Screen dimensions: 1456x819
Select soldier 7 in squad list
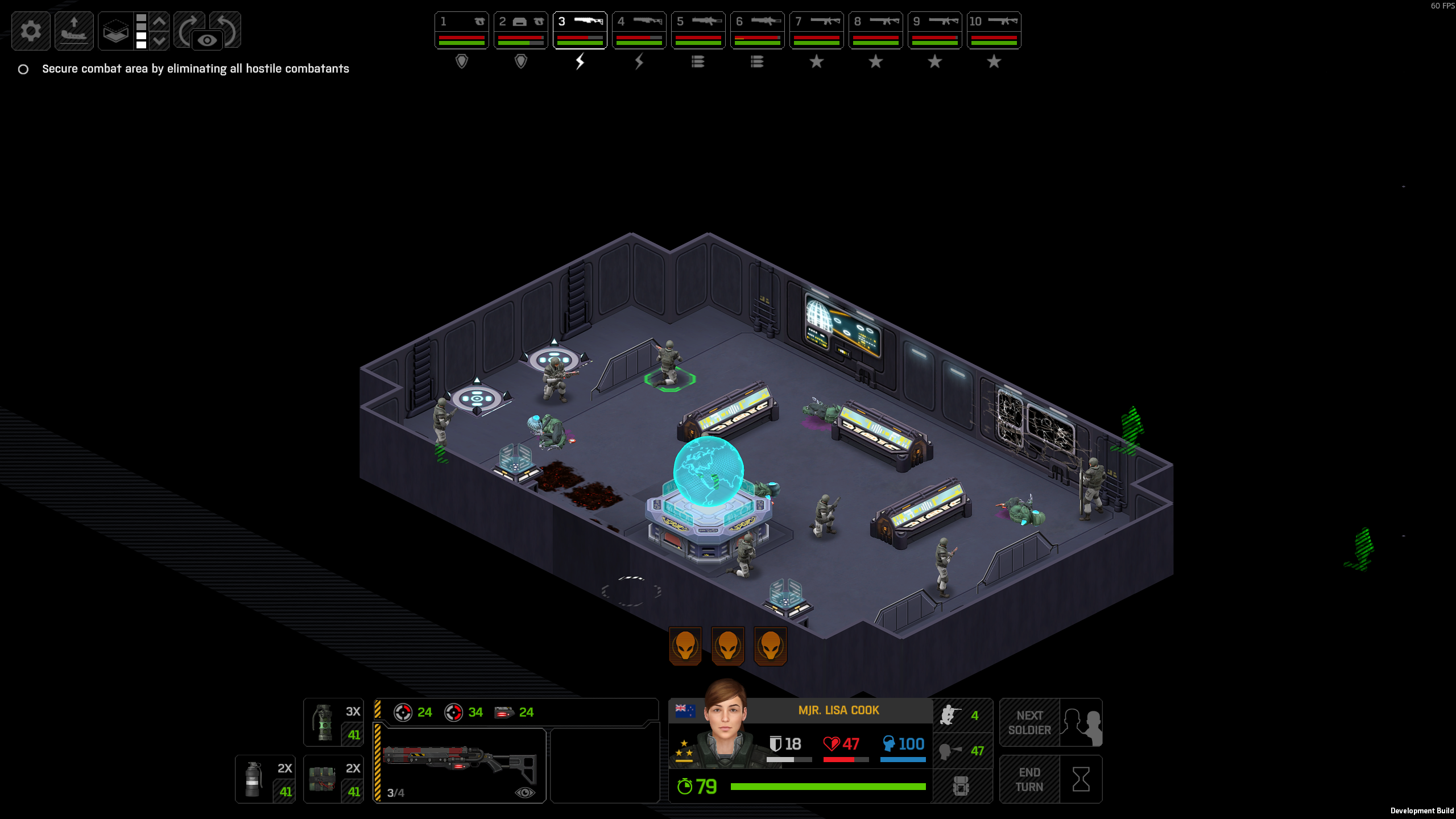(816, 31)
